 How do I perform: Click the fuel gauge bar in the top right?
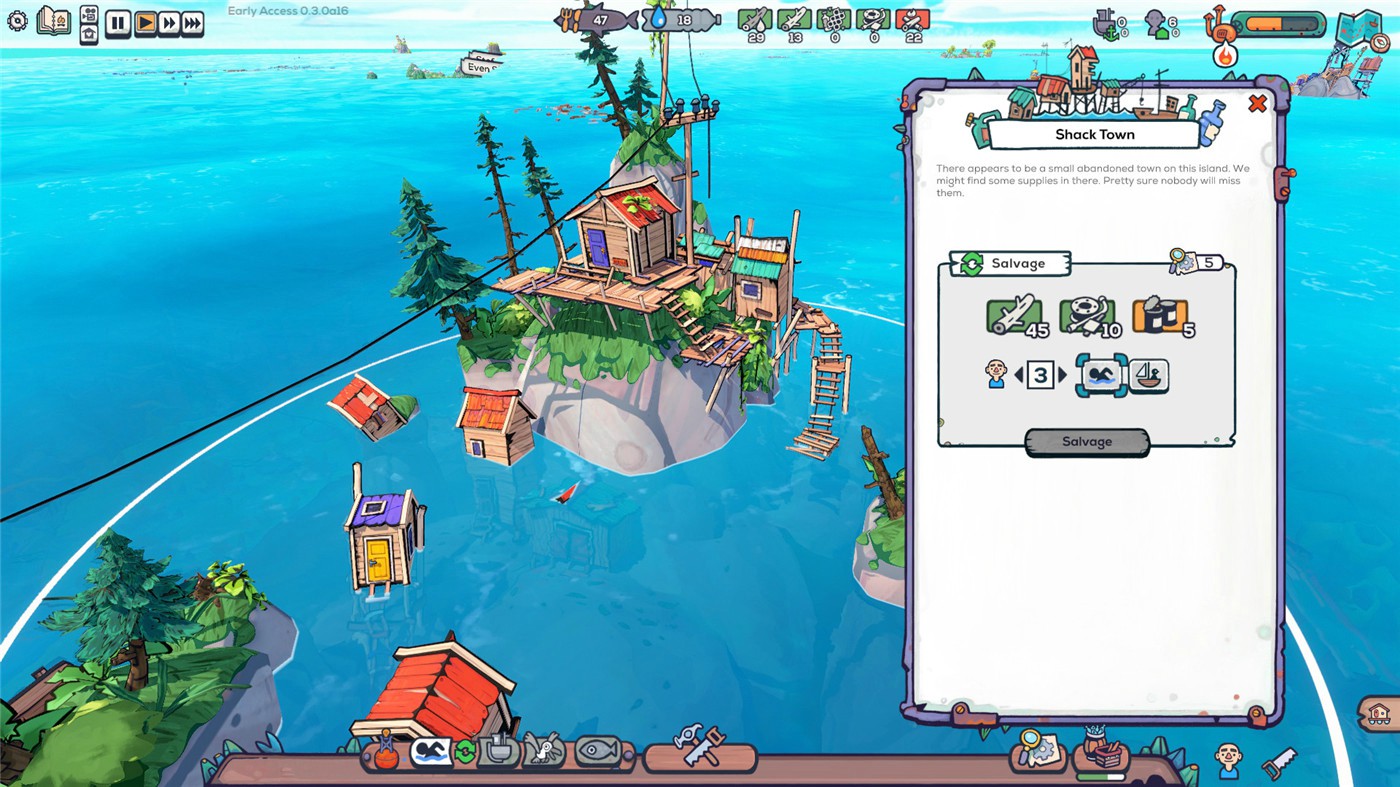(x=1283, y=22)
